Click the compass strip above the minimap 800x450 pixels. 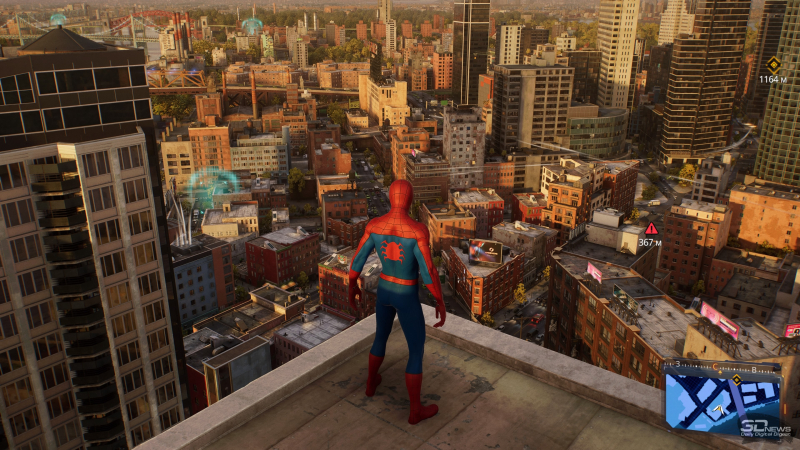722,367
